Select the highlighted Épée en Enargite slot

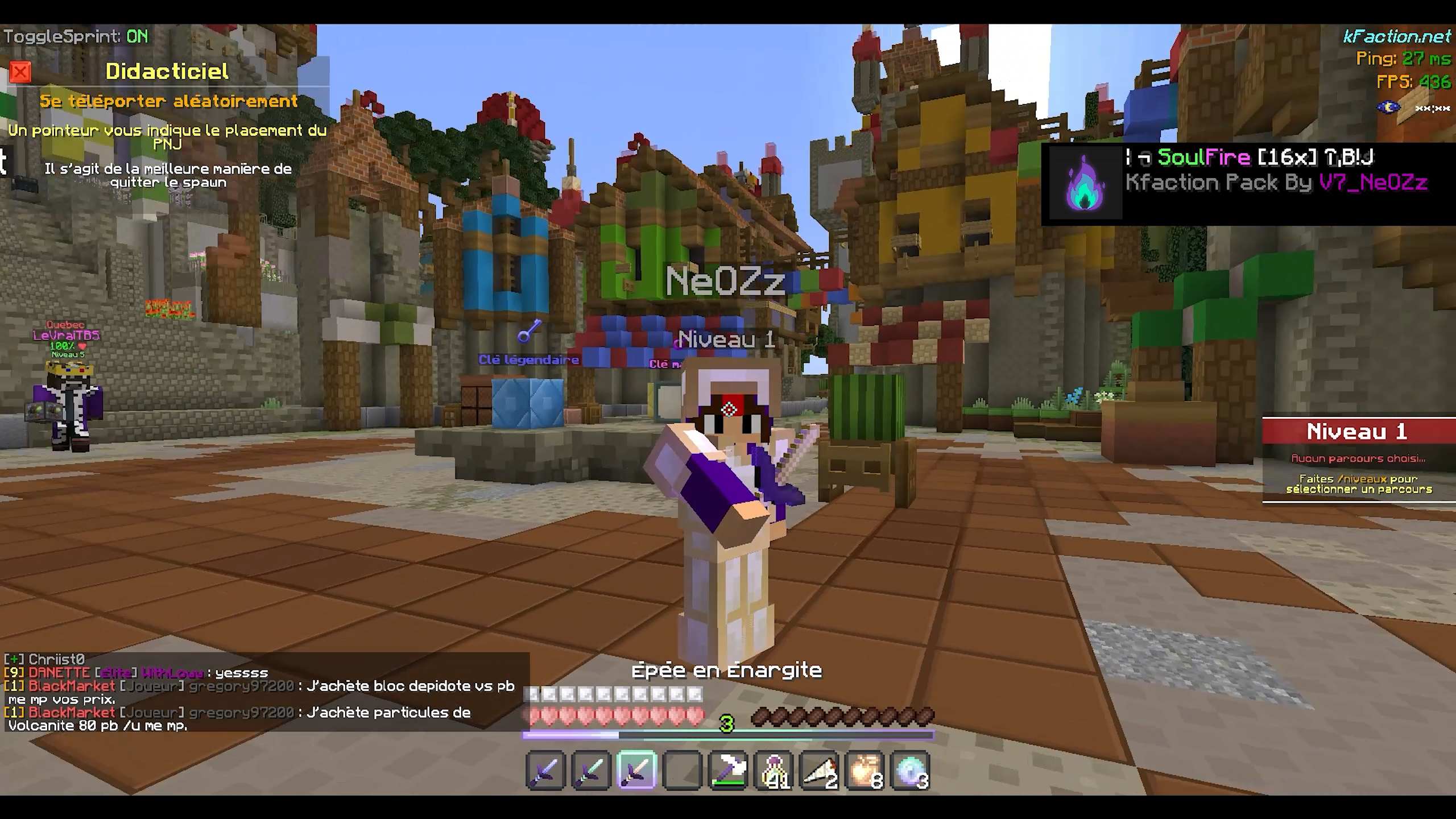[x=636, y=771]
